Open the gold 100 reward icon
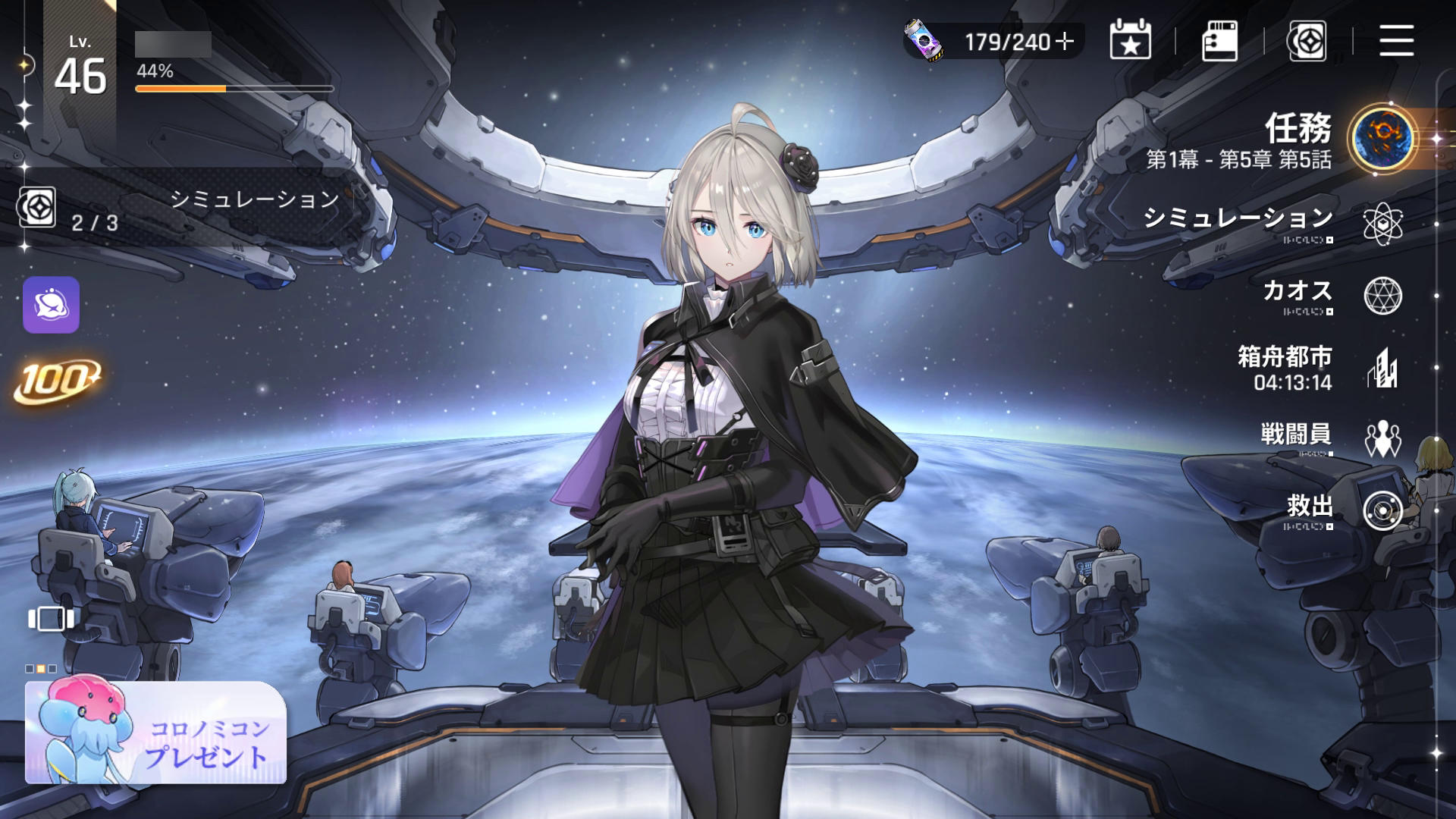 (57, 379)
